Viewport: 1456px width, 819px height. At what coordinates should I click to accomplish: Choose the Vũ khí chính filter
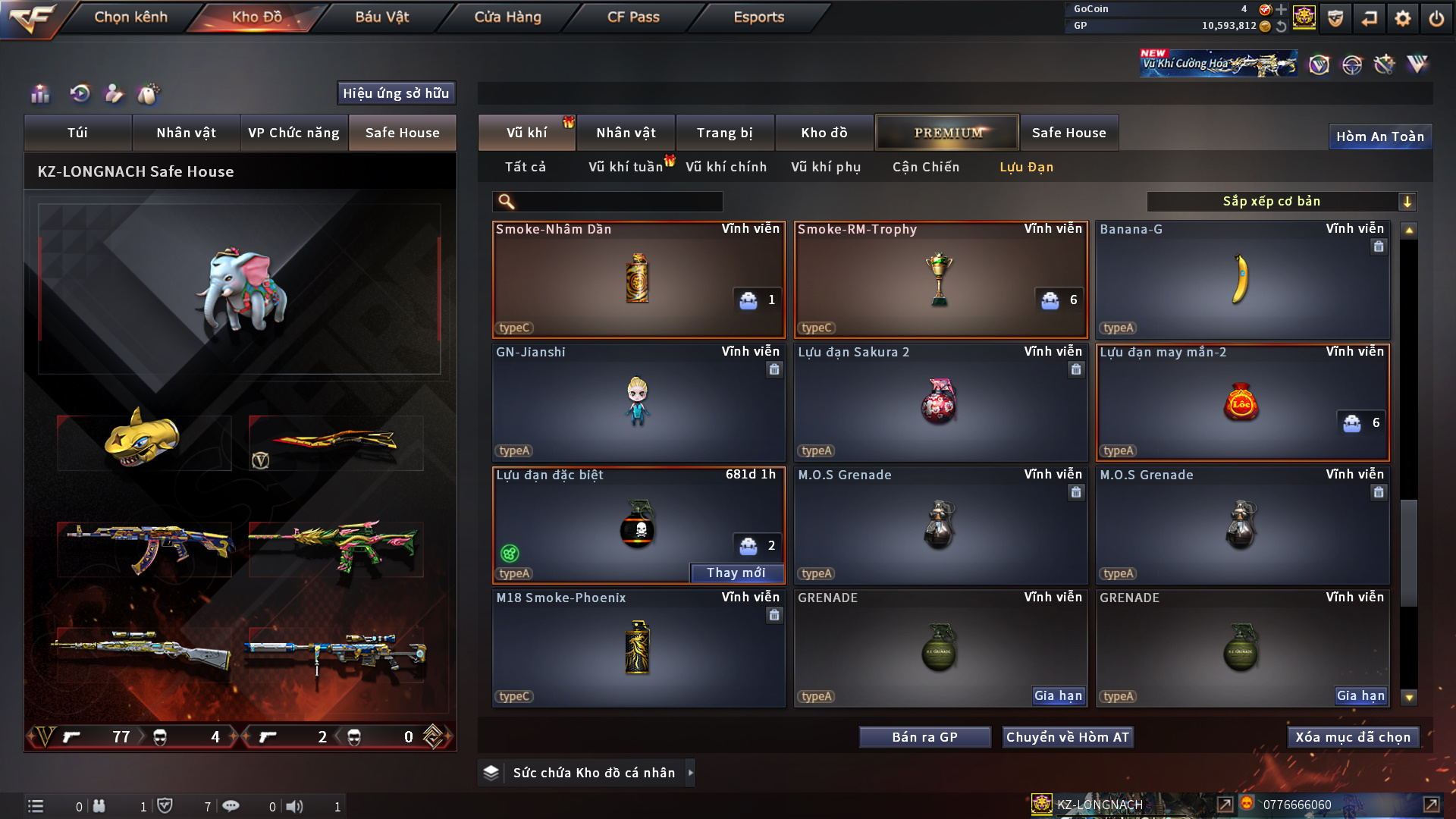(x=726, y=167)
